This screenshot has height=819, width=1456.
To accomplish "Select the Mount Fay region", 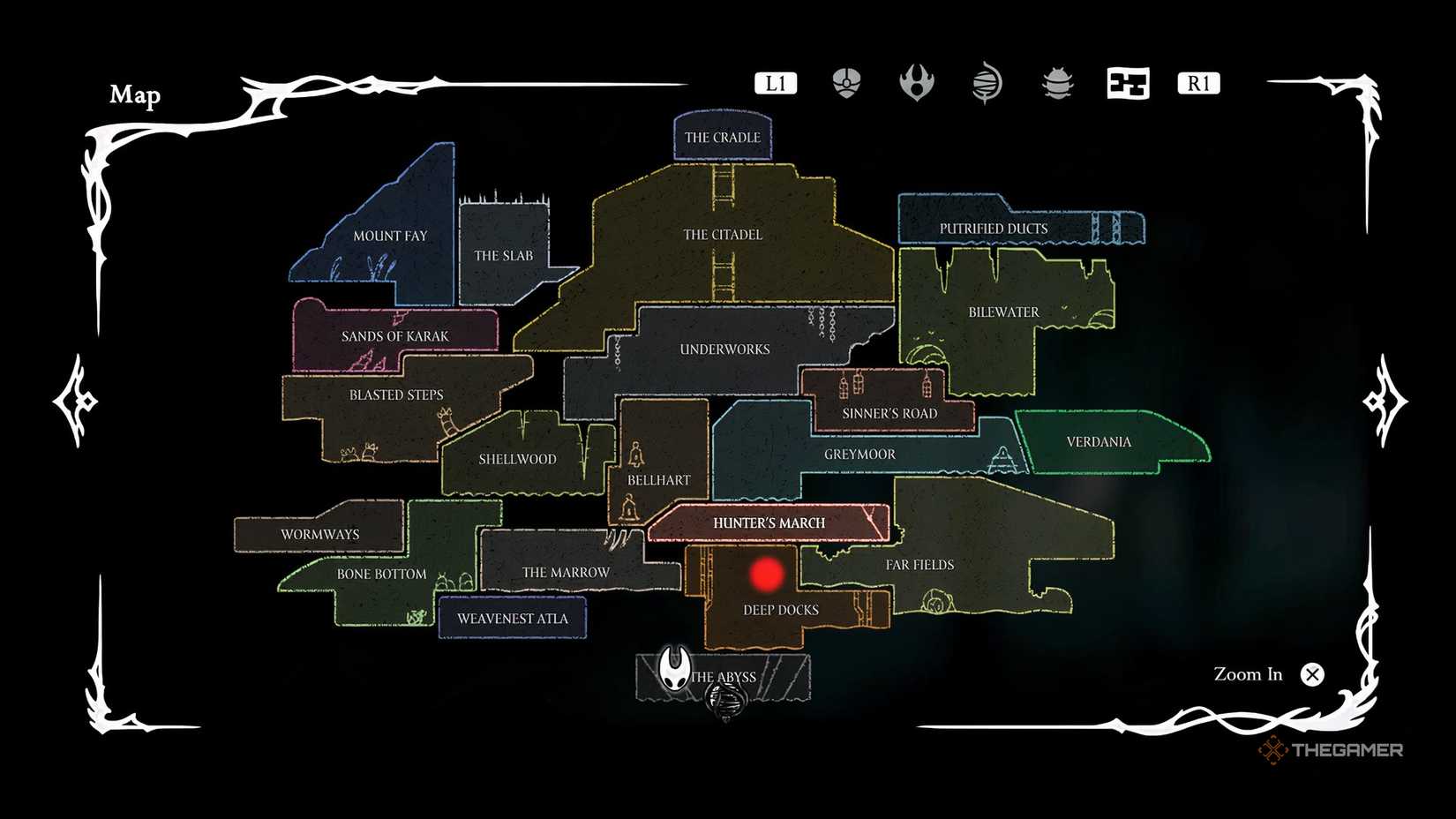I will (x=390, y=236).
